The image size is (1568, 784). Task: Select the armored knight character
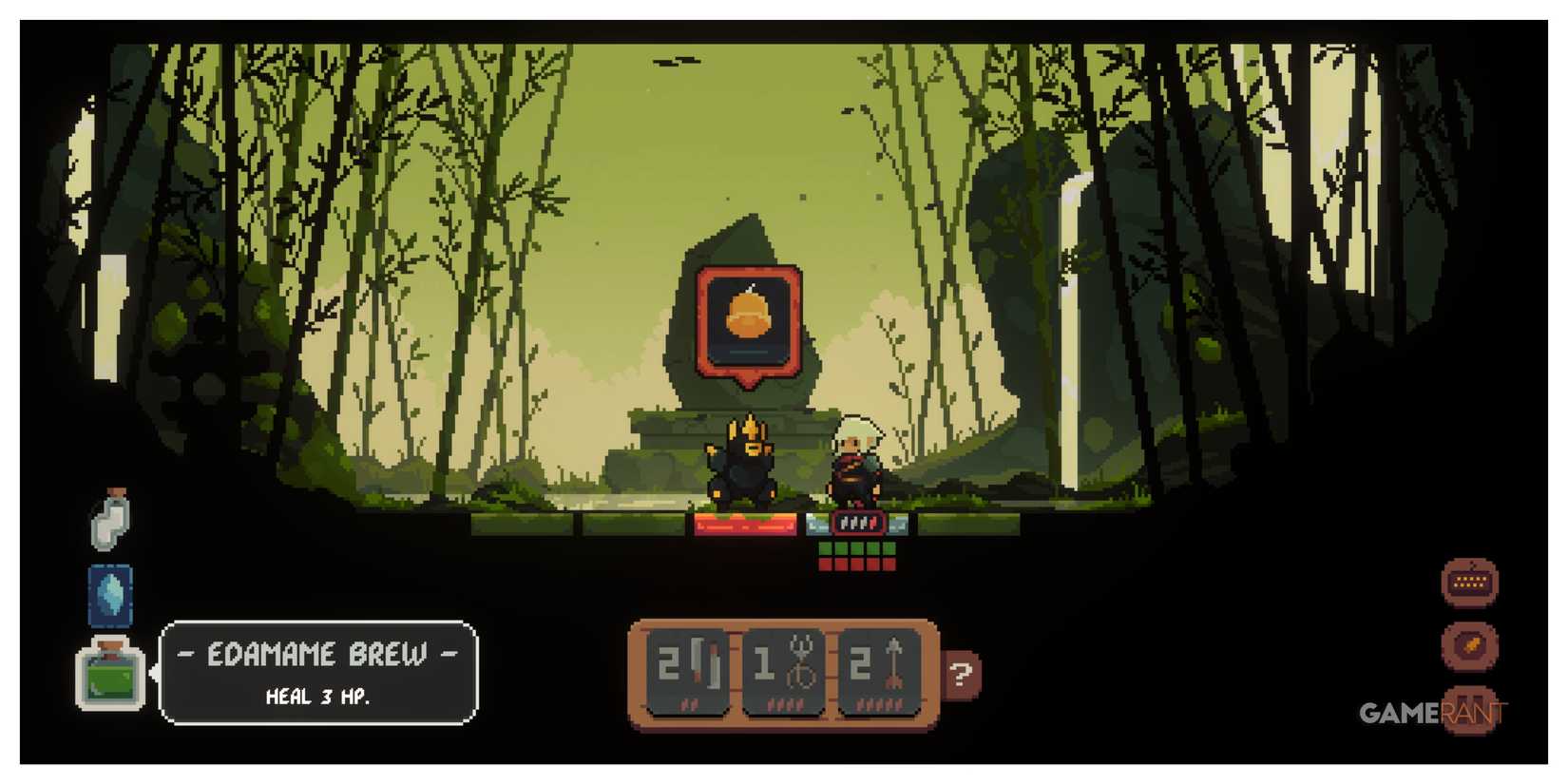tap(741, 466)
